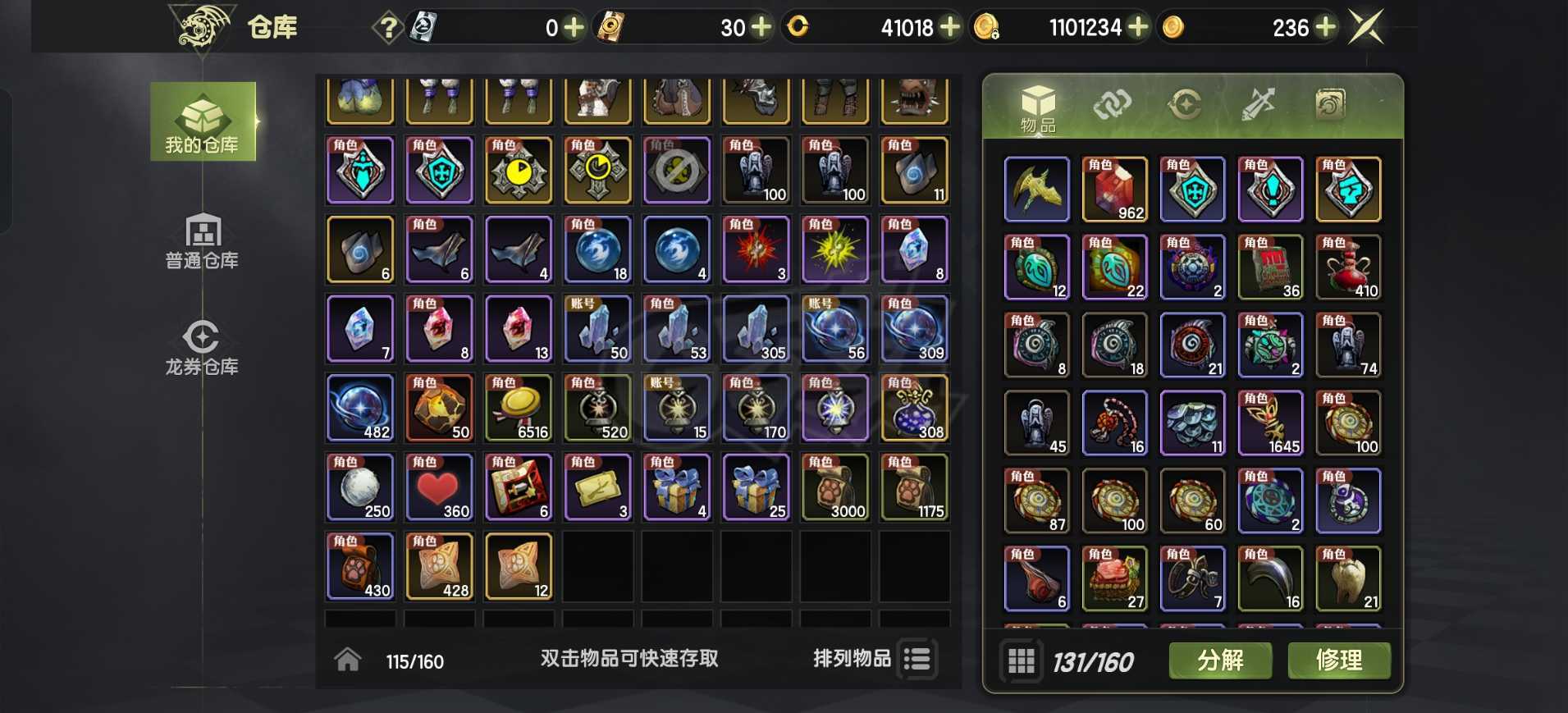Select the gold coin item stacked at 6516

pyautogui.click(x=519, y=408)
